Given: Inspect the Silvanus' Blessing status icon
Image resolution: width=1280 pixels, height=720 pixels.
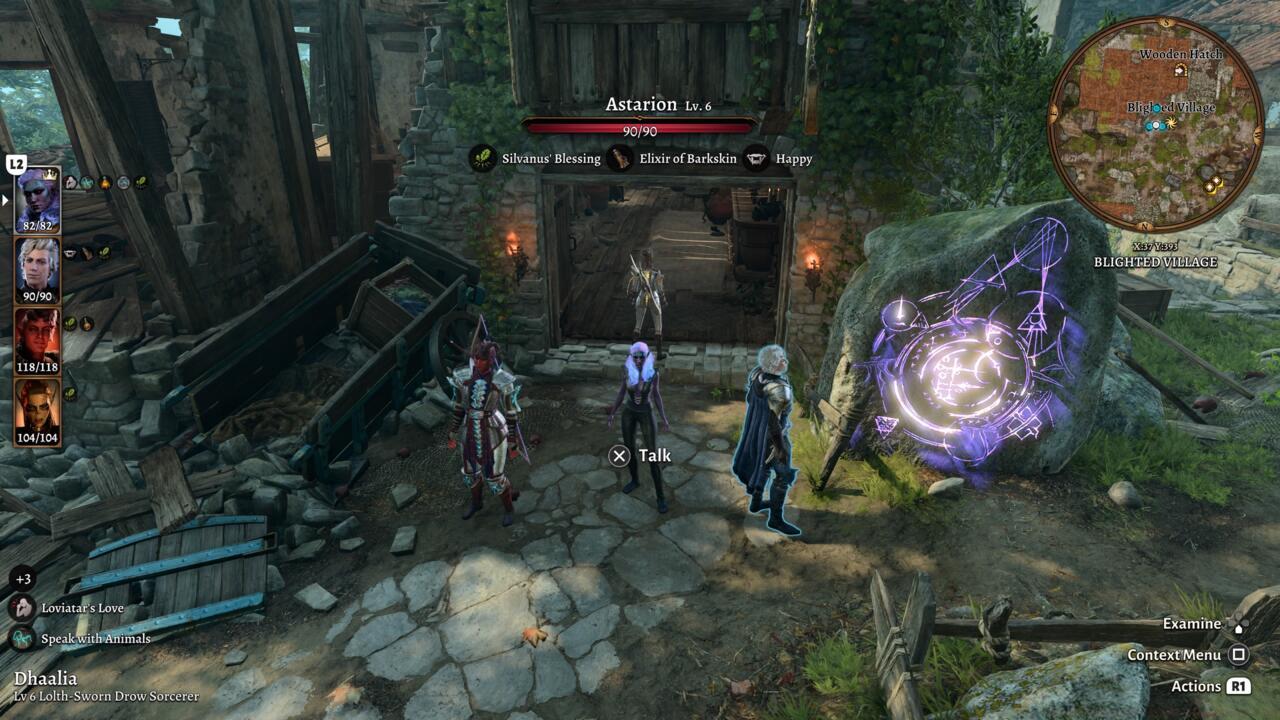Looking at the screenshot, I should (483, 158).
